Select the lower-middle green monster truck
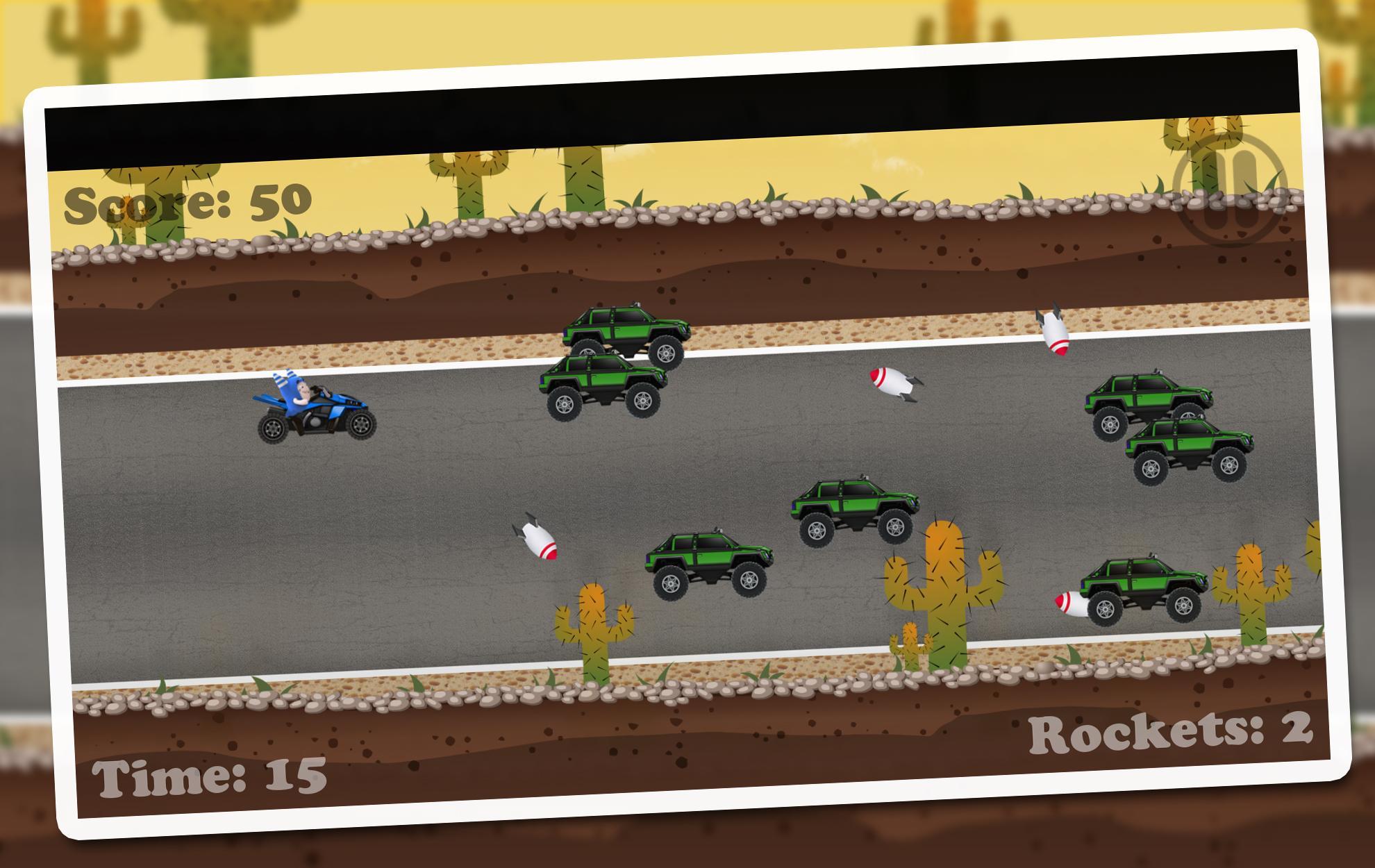Image resolution: width=1375 pixels, height=868 pixels. coord(710,562)
